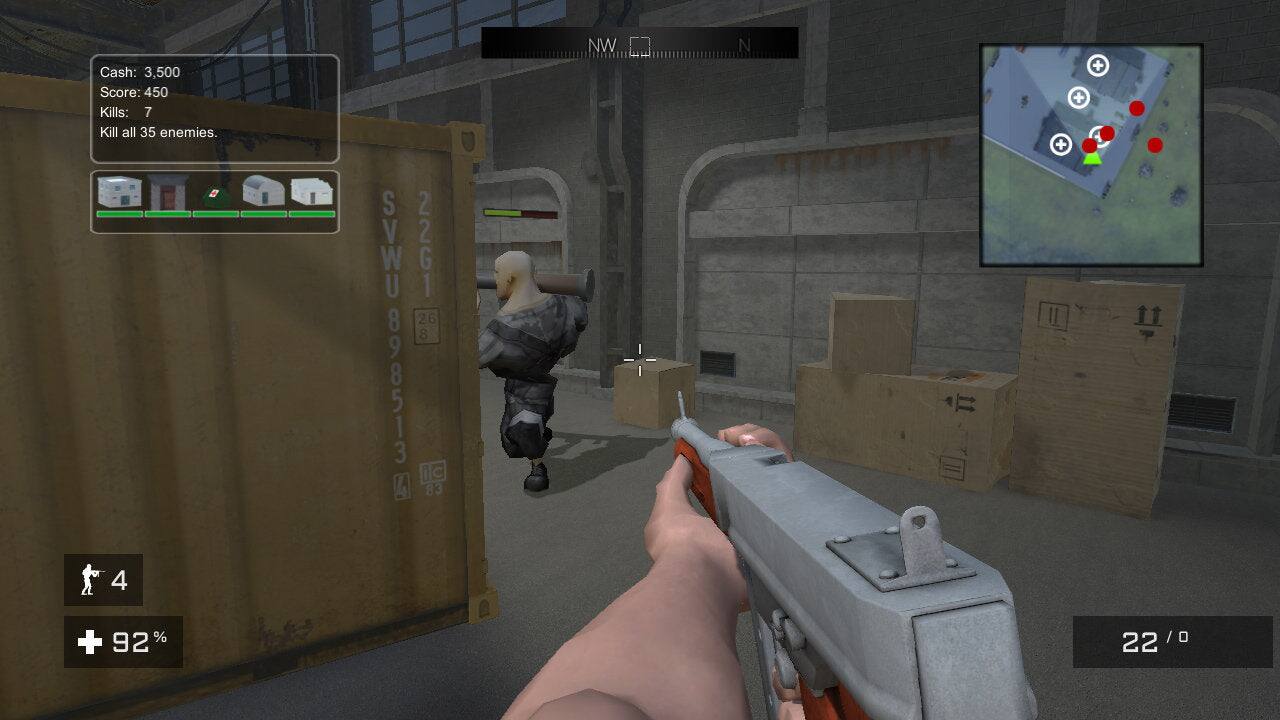Select the arched barracks building icon

coord(261,192)
